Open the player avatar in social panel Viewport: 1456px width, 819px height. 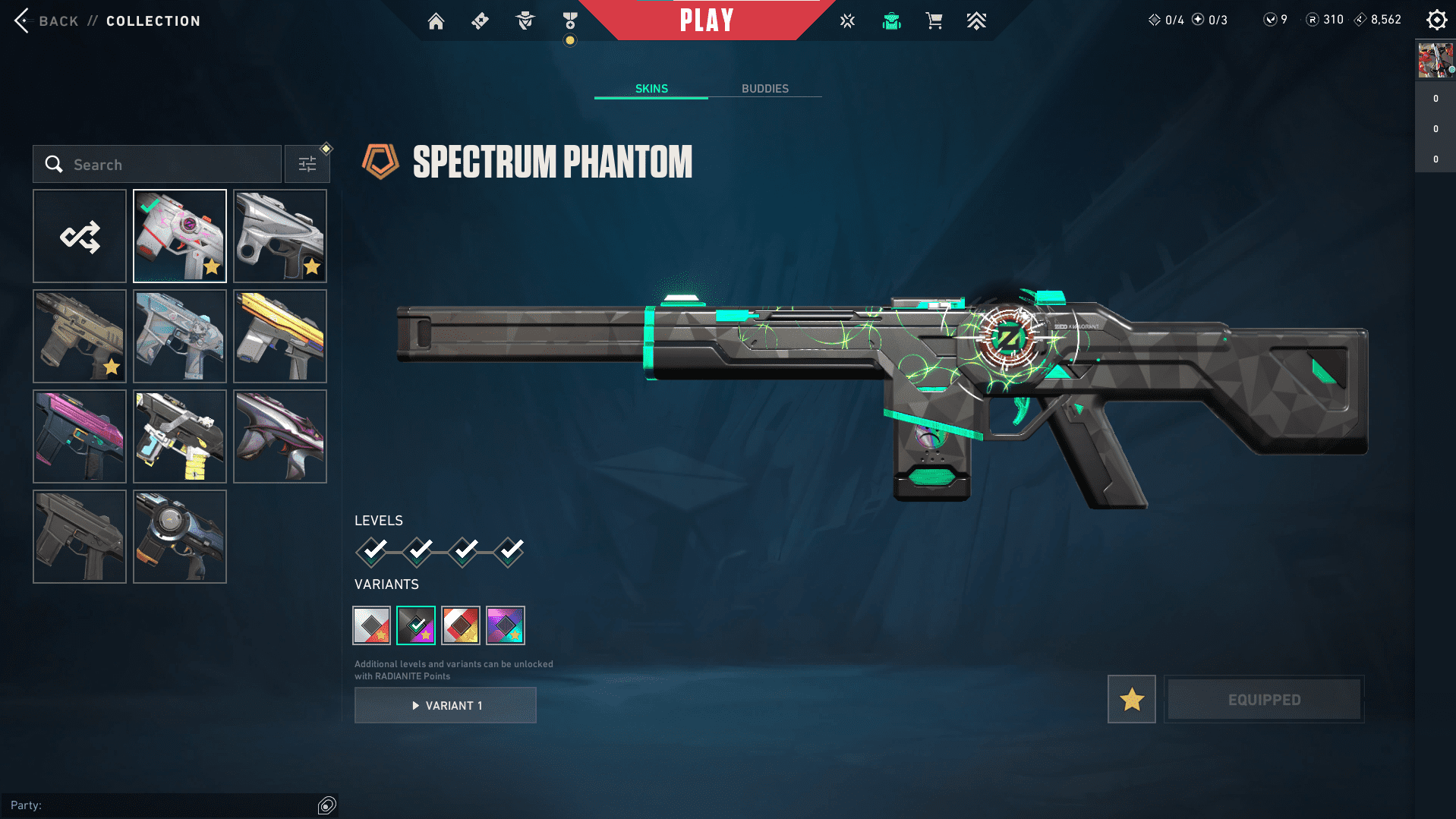coord(1435,61)
